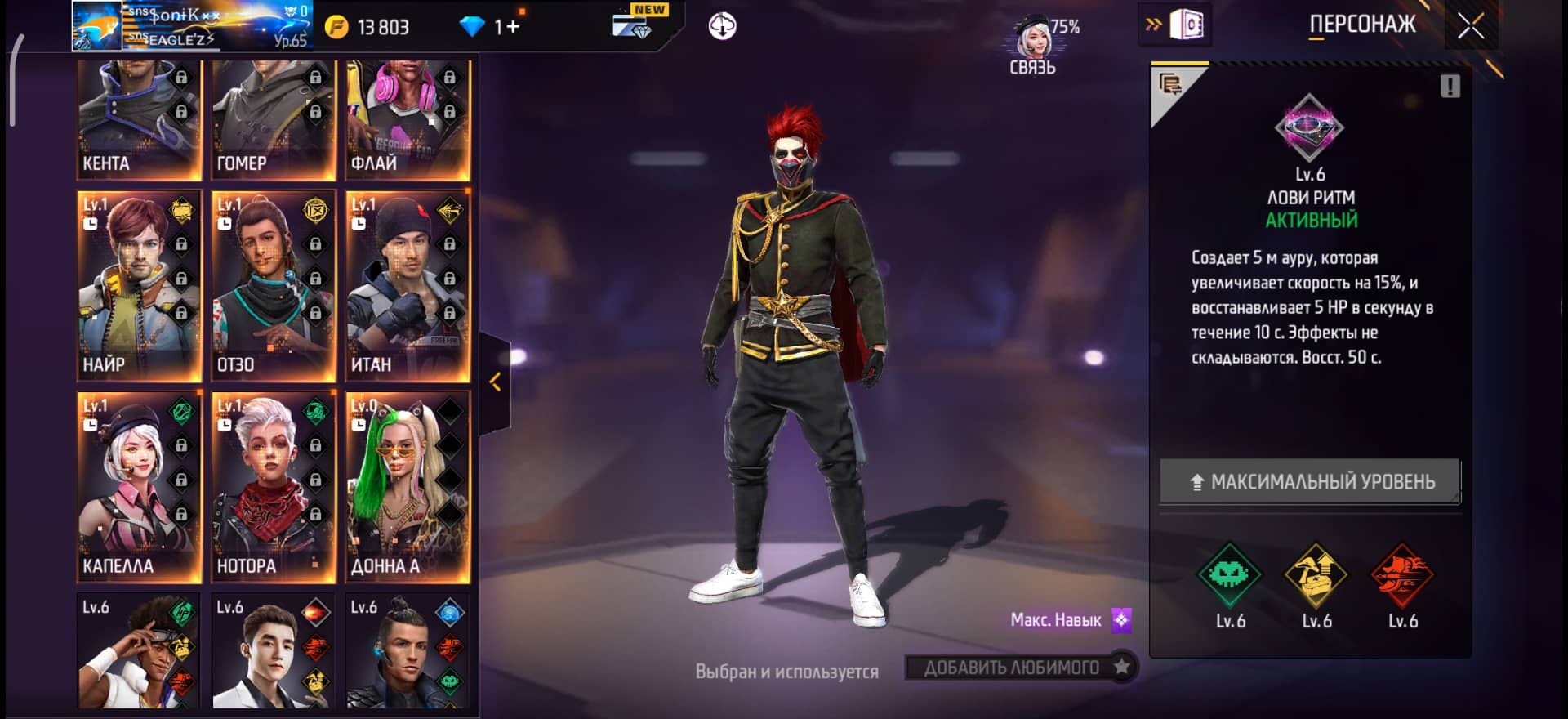Select the yellow fist skill slot
1568x719 pixels.
(1316, 575)
